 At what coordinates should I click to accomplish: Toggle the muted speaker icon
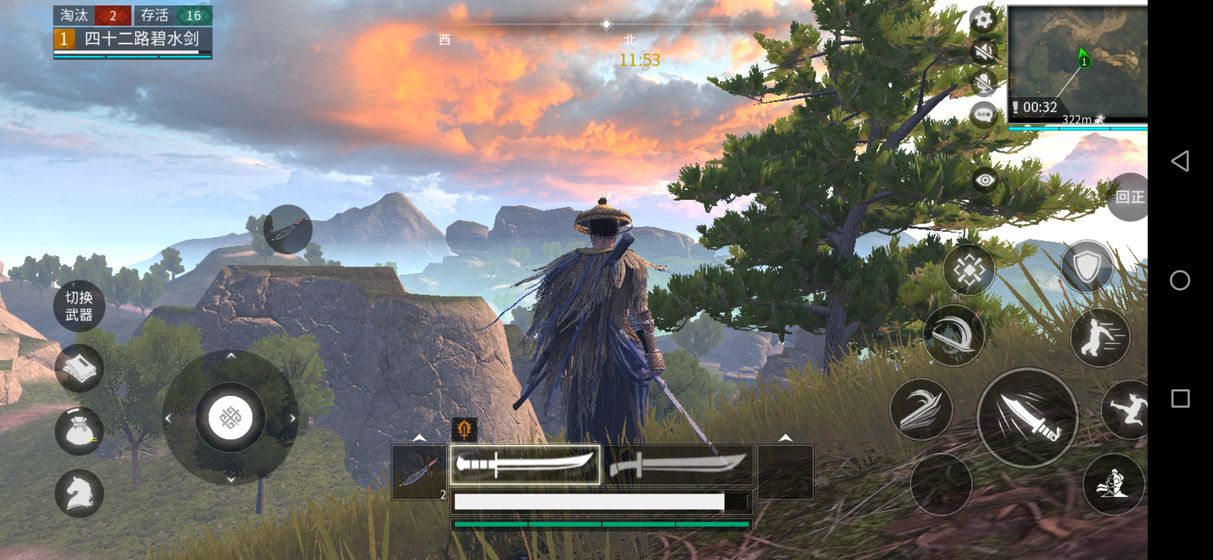[983, 51]
